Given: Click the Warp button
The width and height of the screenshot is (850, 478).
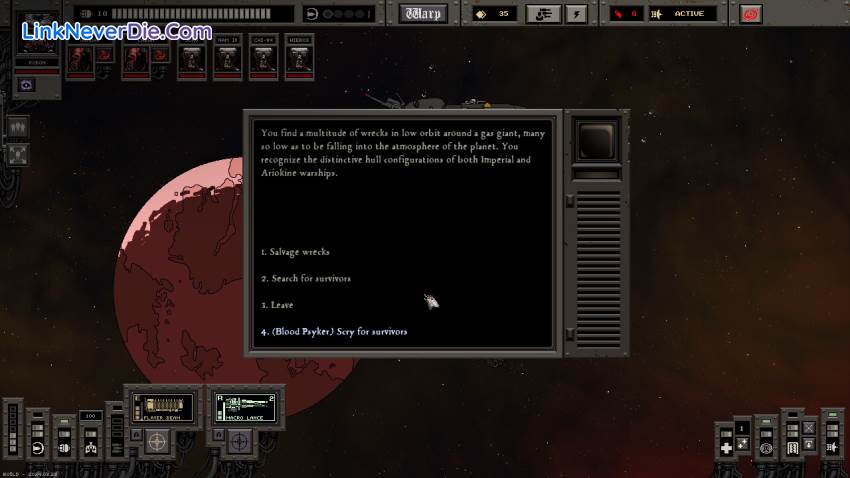Looking at the screenshot, I should [423, 14].
